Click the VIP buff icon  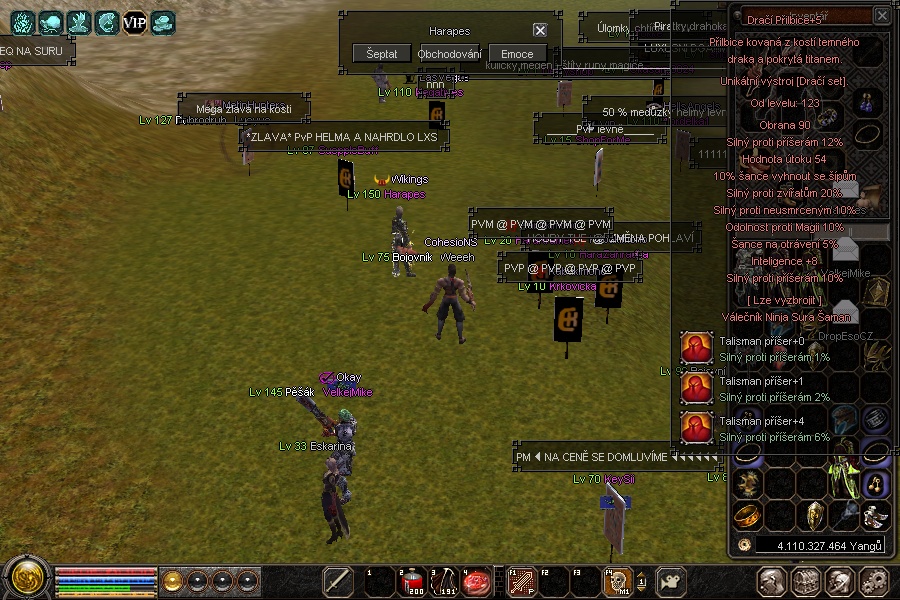[x=134, y=22]
